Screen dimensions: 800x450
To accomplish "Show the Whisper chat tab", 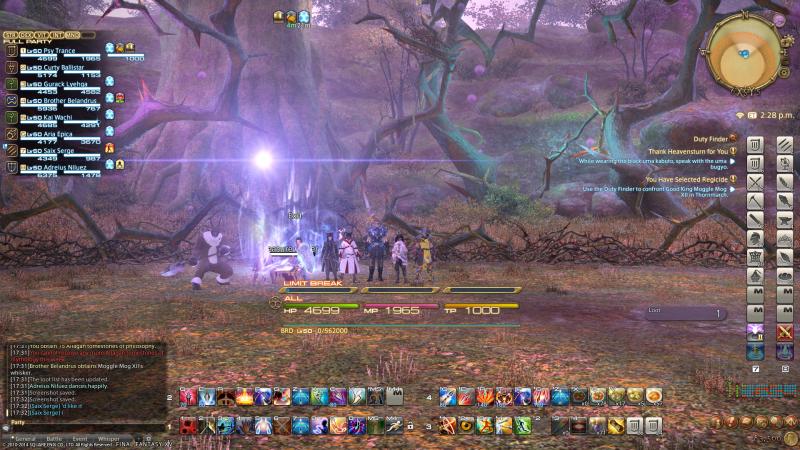I will click(x=108, y=438).
